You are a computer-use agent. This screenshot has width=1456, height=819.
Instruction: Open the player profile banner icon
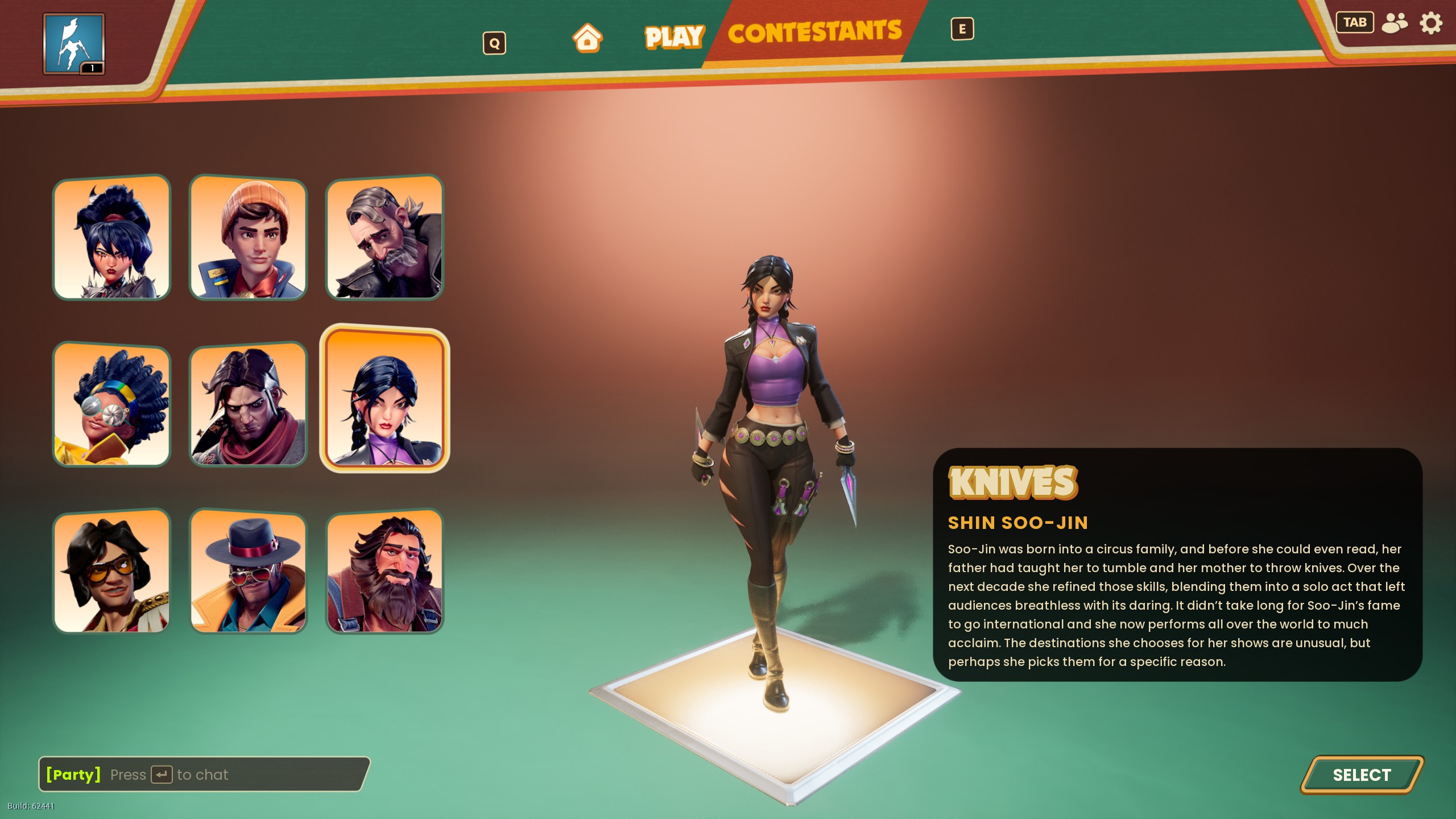pos(74,44)
